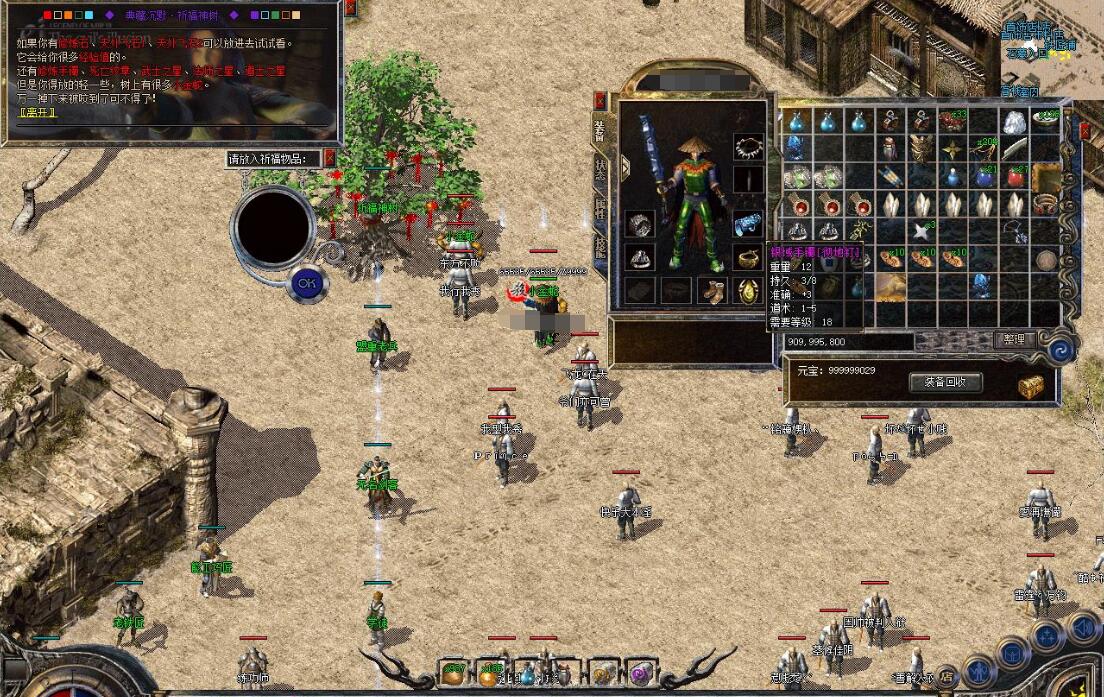Click the 离开 (Leave) dialogue link
The image size is (1104, 697).
pos(38,111)
